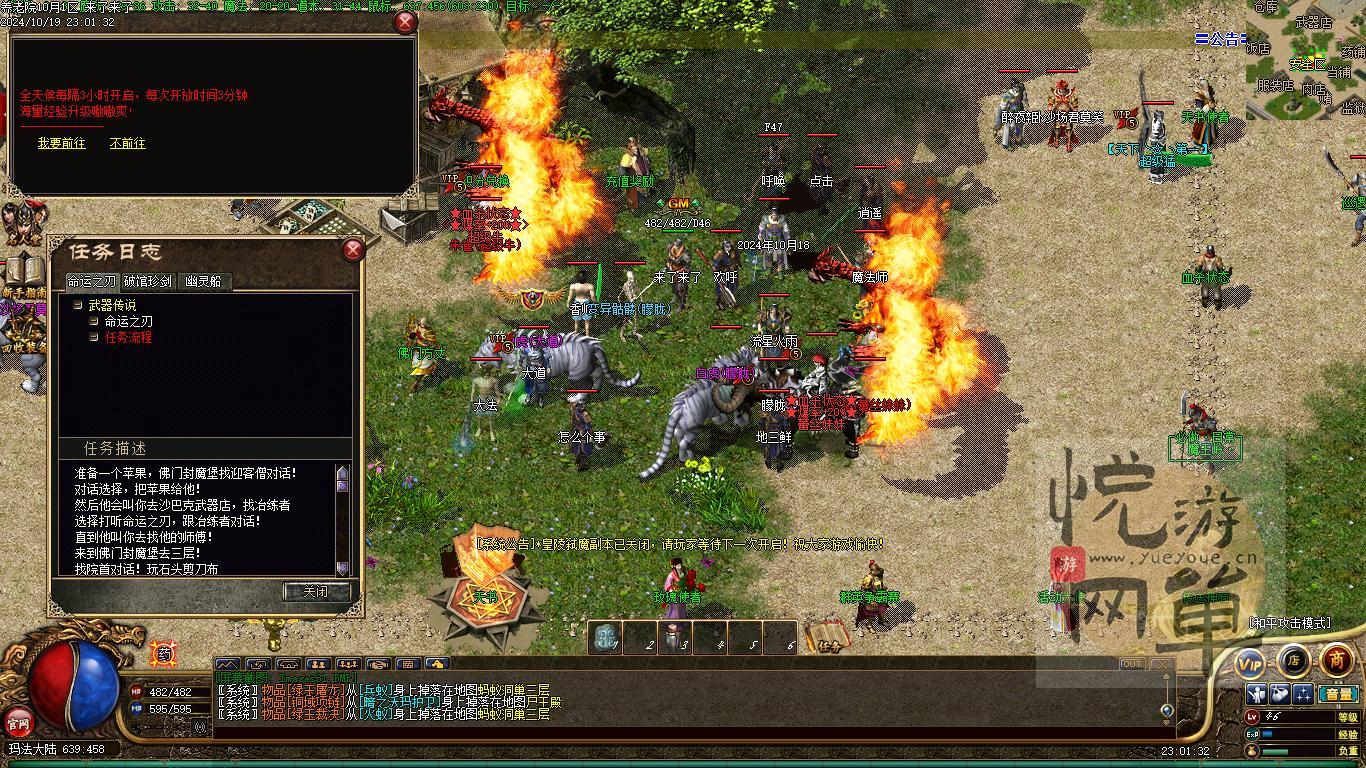Image resolution: width=1366 pixels, height=768 pixels.
Task: Open the 幽灵船 quest tab
Action: coord(204,282)
